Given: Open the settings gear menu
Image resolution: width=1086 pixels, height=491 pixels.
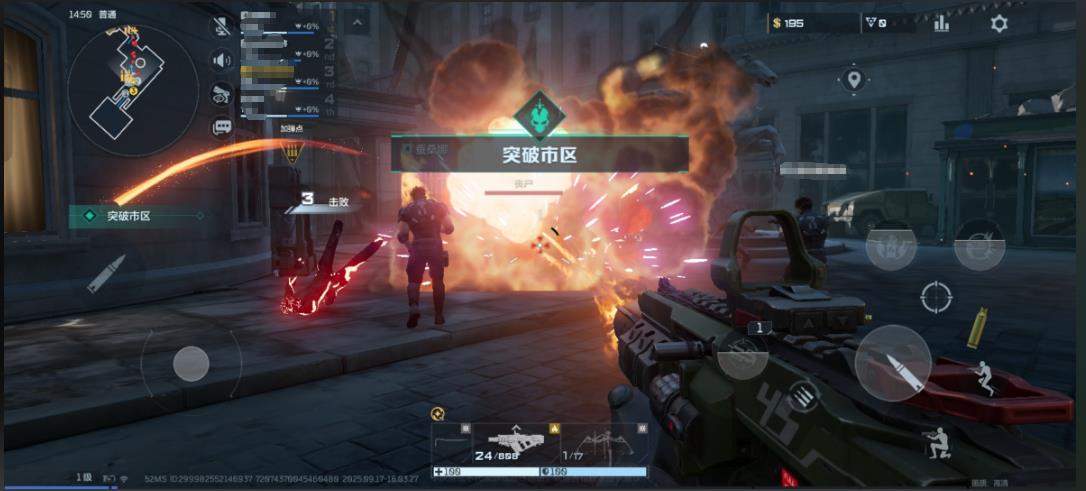Looking at the screenshot, I should [x=998, y=24].
